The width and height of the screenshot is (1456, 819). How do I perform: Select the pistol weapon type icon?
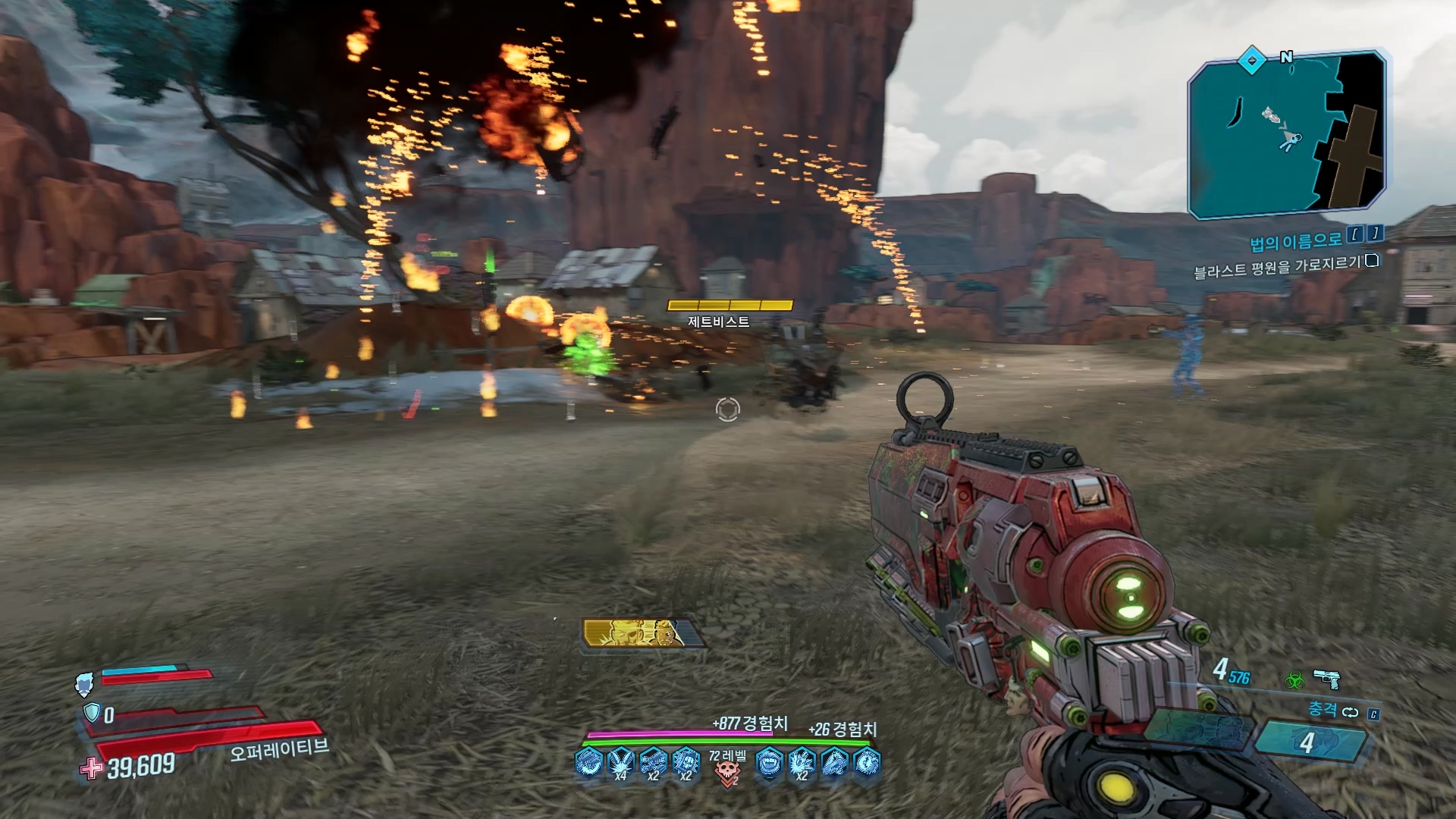pos(1326,677)
